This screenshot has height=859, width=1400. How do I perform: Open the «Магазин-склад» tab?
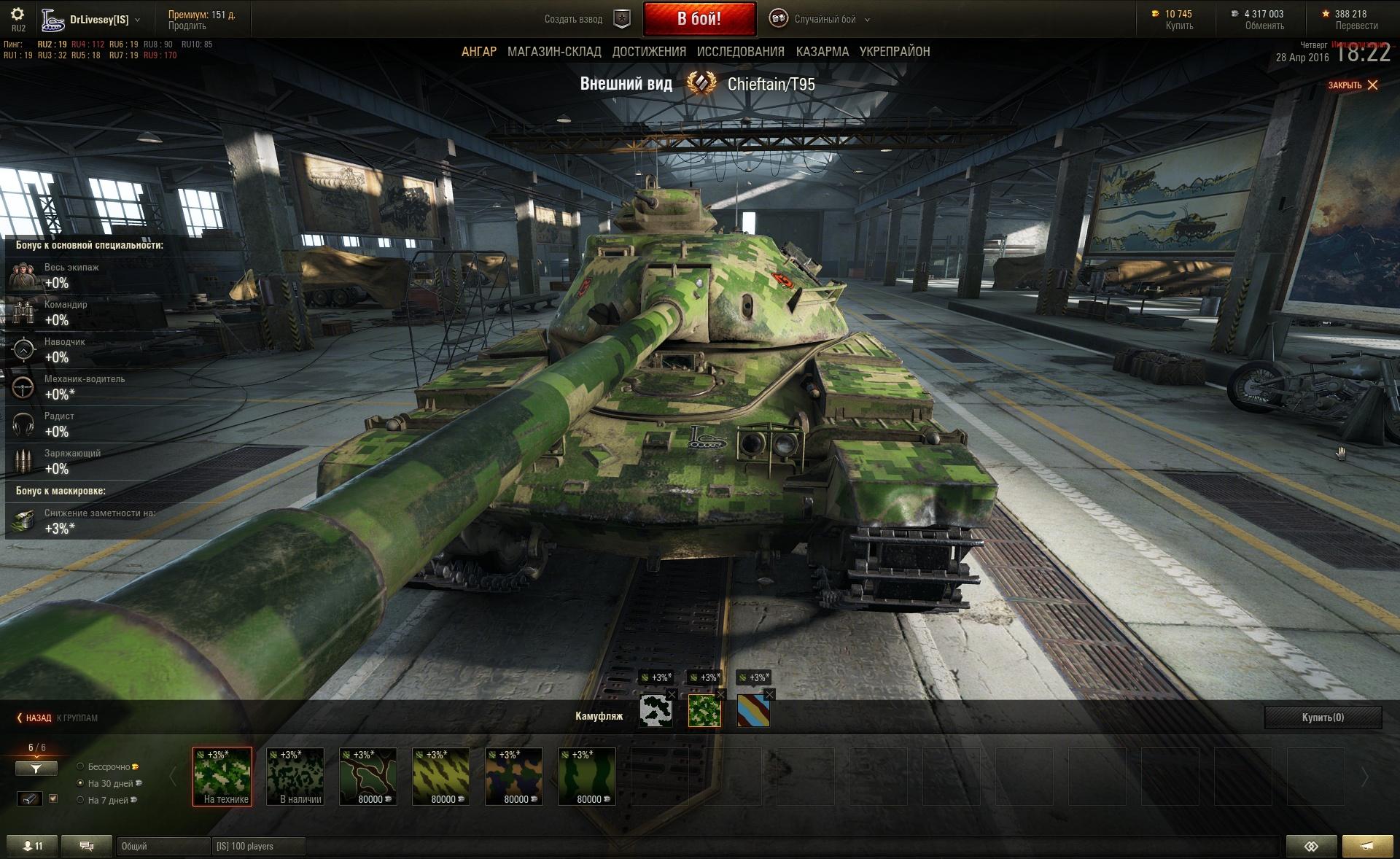(x=554, y=52)
